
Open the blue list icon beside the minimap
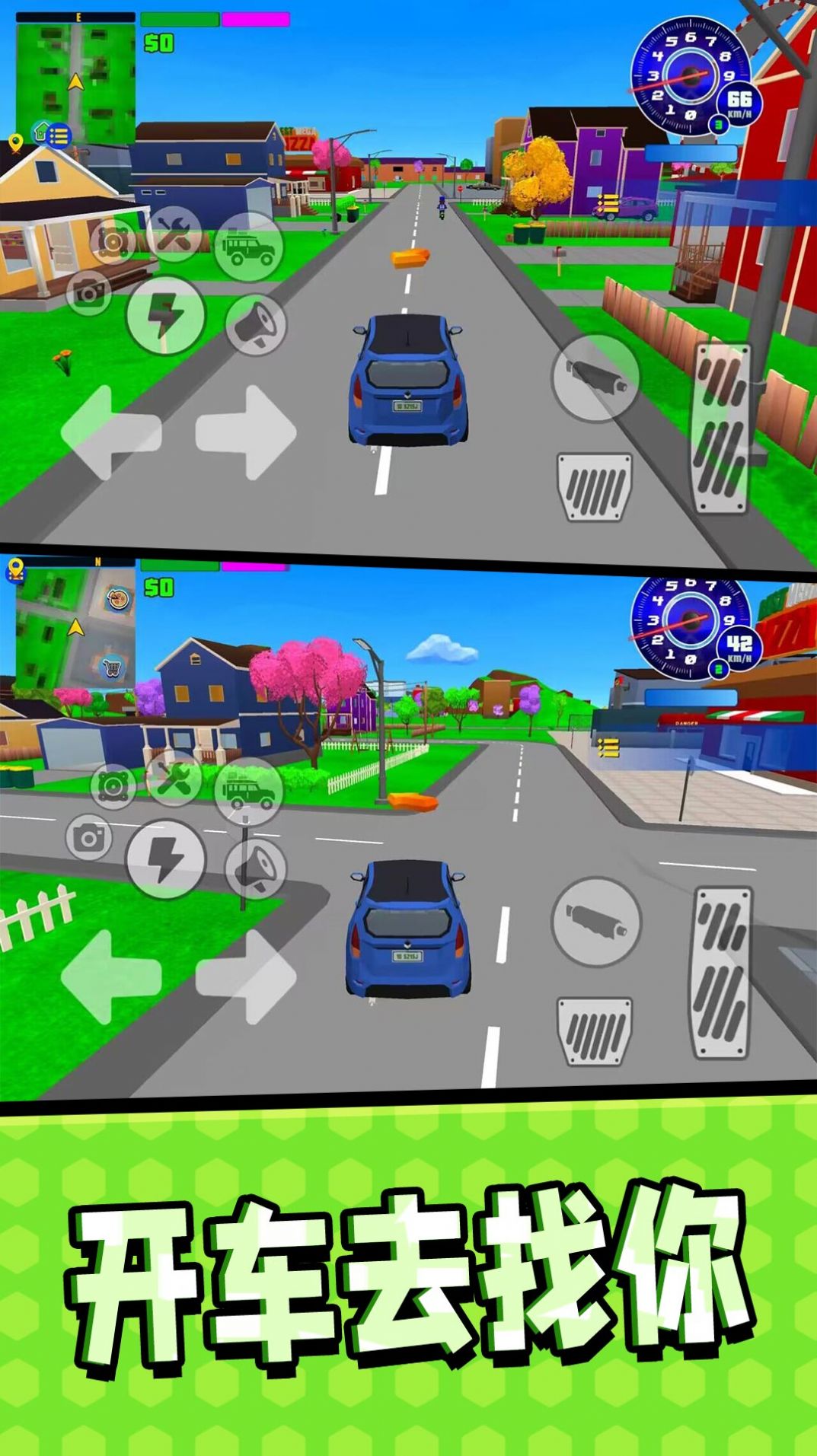59,136
